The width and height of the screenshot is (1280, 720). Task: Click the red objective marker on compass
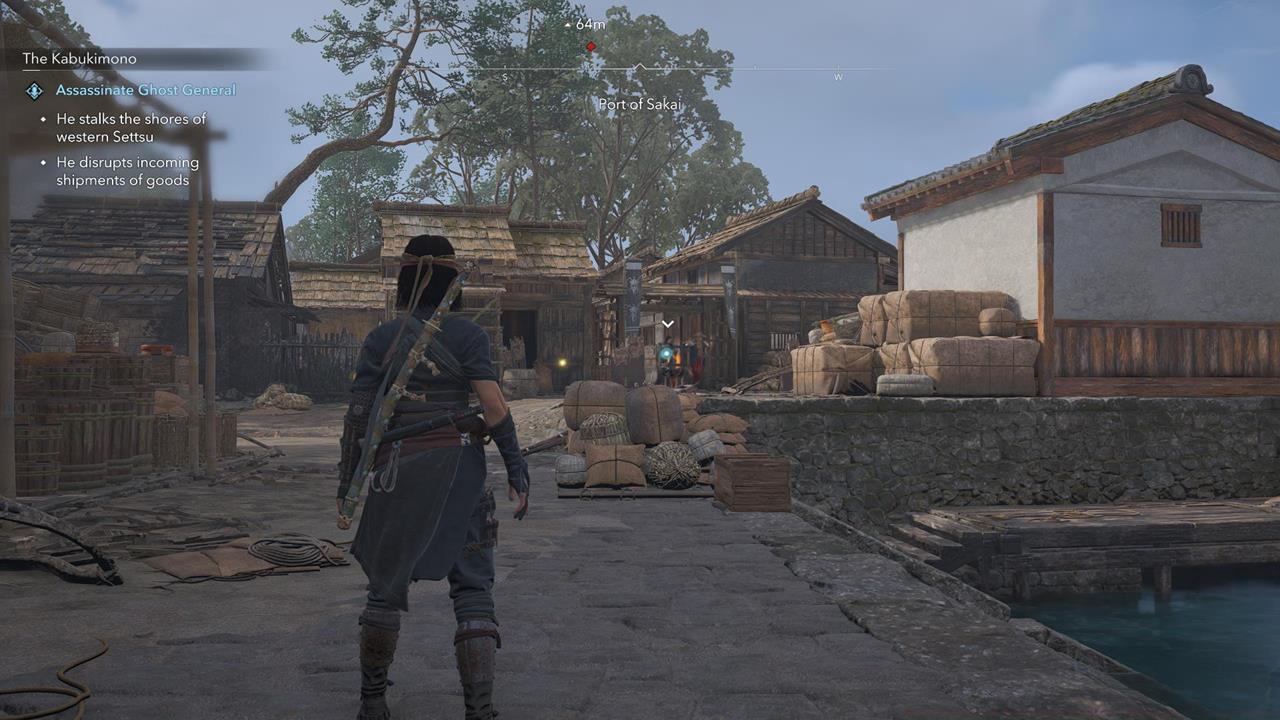pos(591,47)
